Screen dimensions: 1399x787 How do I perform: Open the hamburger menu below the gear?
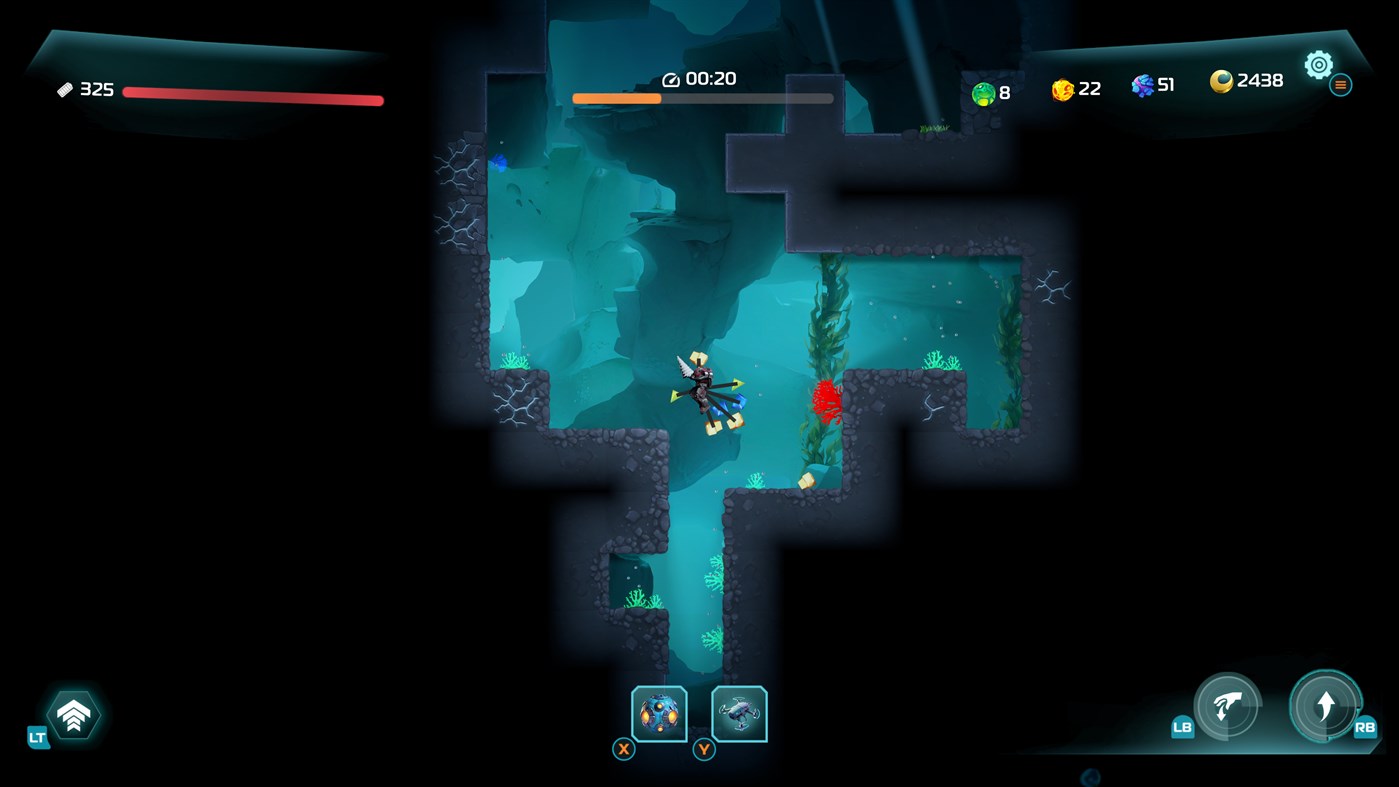pyautogui.click(x=1340, y=85)
